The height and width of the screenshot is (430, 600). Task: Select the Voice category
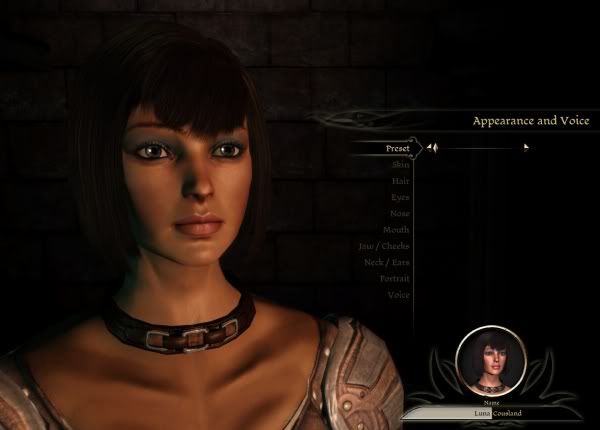point(399,295)
